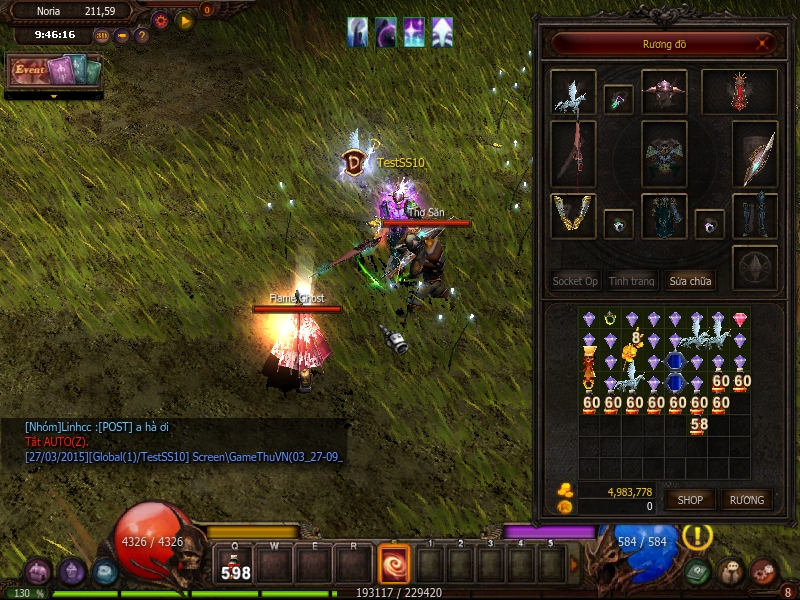Image resolution: width=800 pixels, height=600 pixels.
Task: Select the Socket Op button
Action: pos(575,281)
